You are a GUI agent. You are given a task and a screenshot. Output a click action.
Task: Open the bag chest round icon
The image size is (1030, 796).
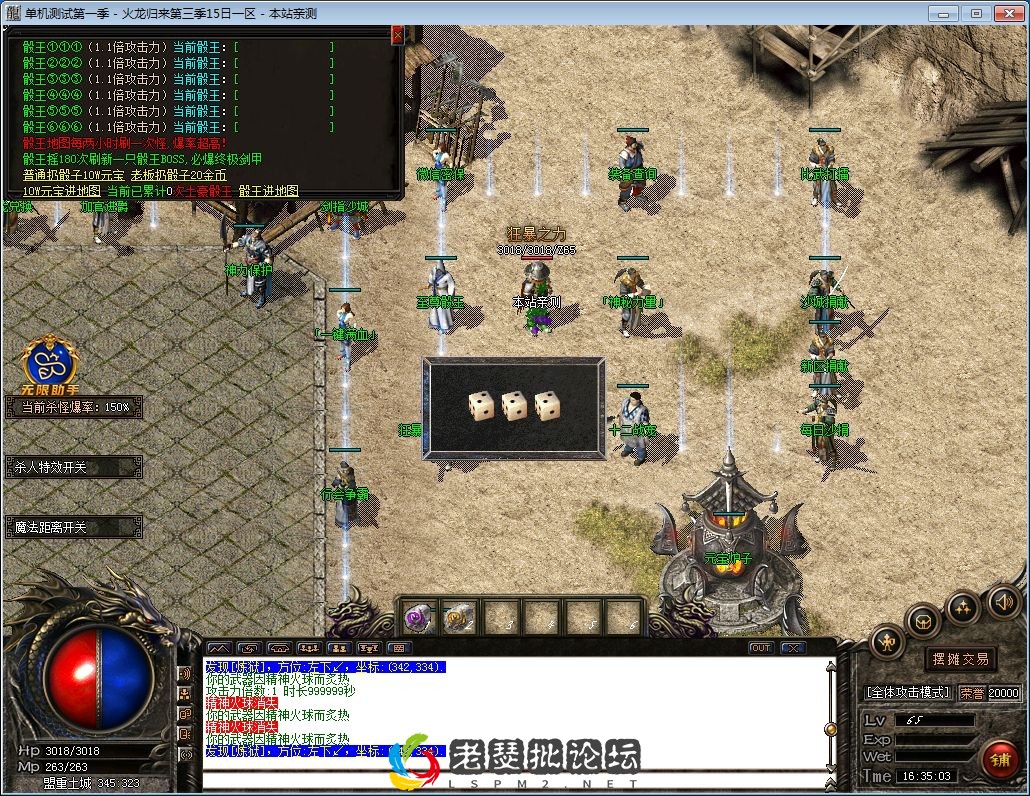(x=923, y=623)
